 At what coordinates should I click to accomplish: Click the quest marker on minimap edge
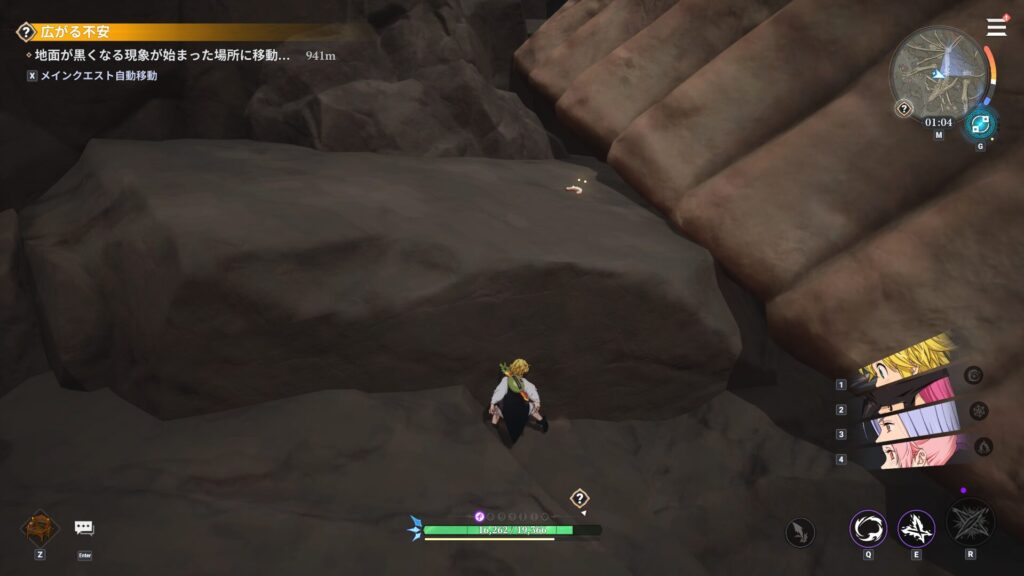(904, 108)
